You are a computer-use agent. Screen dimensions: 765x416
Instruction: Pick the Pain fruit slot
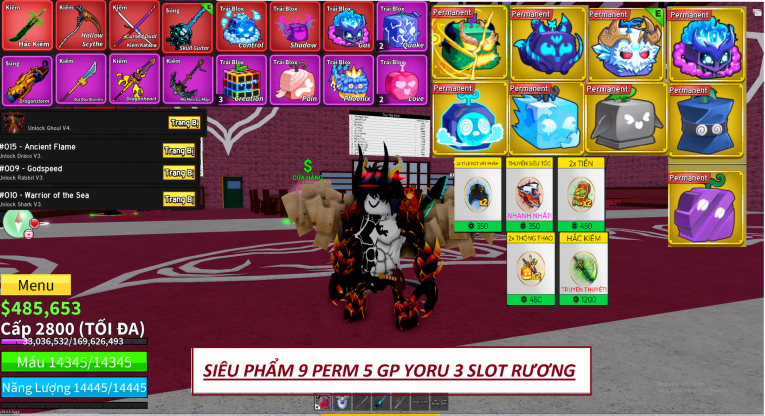coord(295,79)
